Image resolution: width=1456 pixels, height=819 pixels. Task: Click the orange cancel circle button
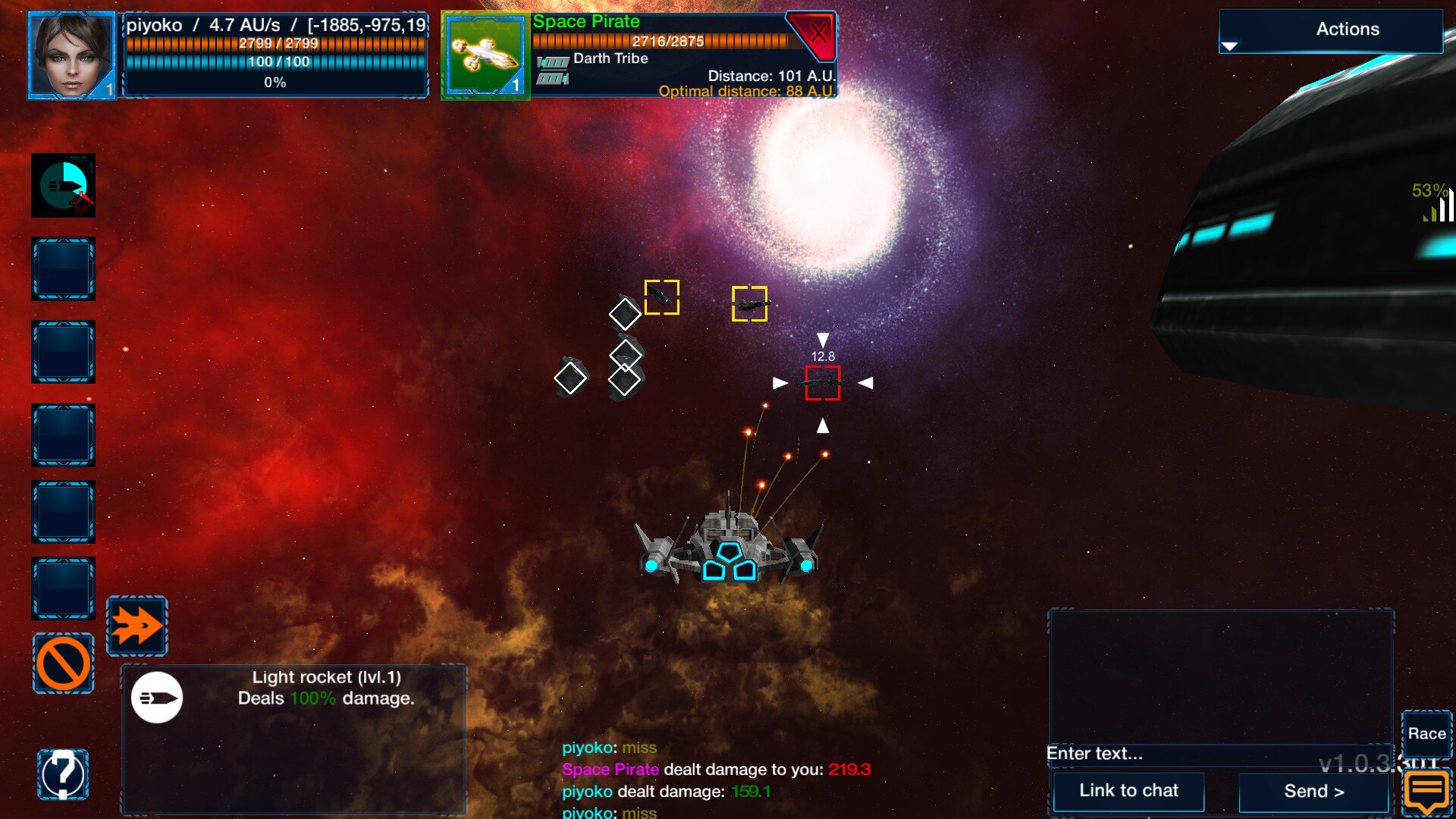[x=63, y=664]
